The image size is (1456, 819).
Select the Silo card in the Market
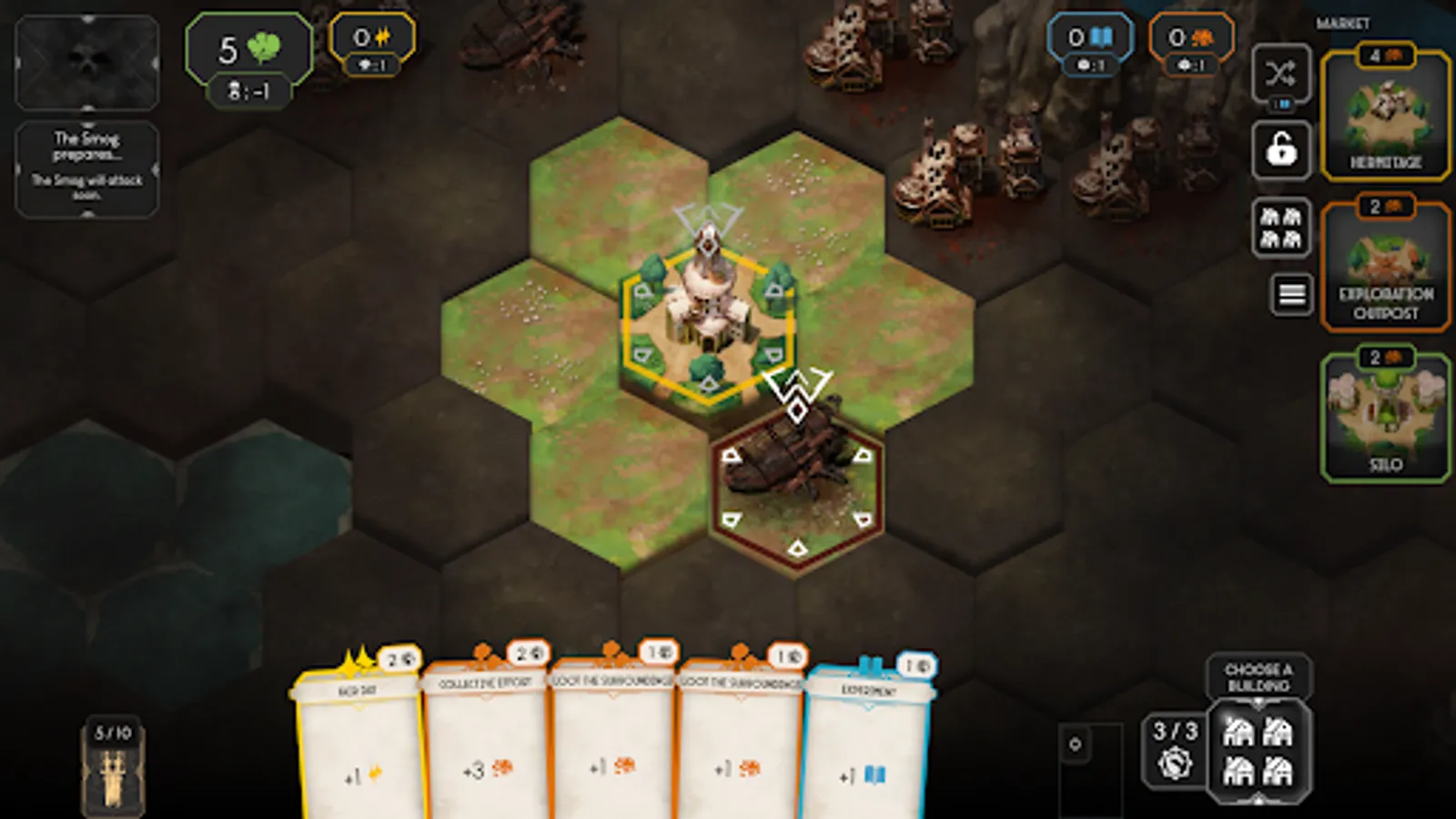click(x=1387, y=414)
